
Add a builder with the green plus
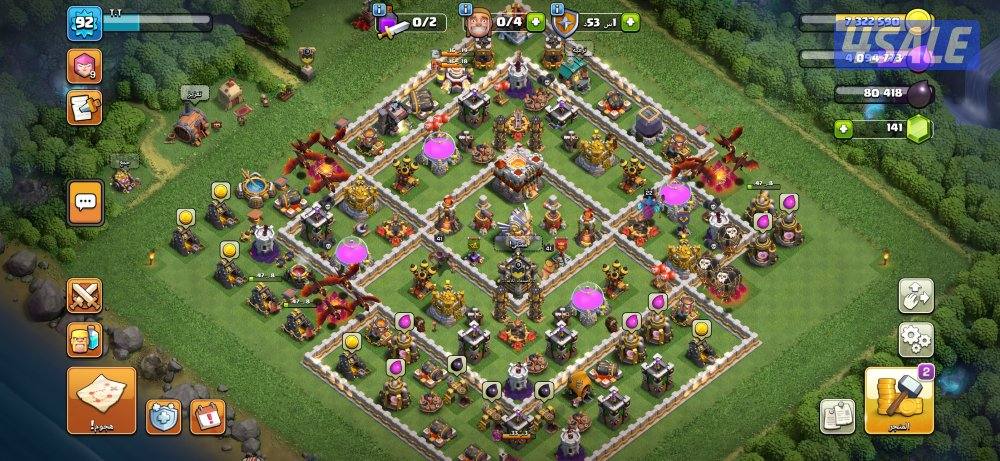coord(536,20)
